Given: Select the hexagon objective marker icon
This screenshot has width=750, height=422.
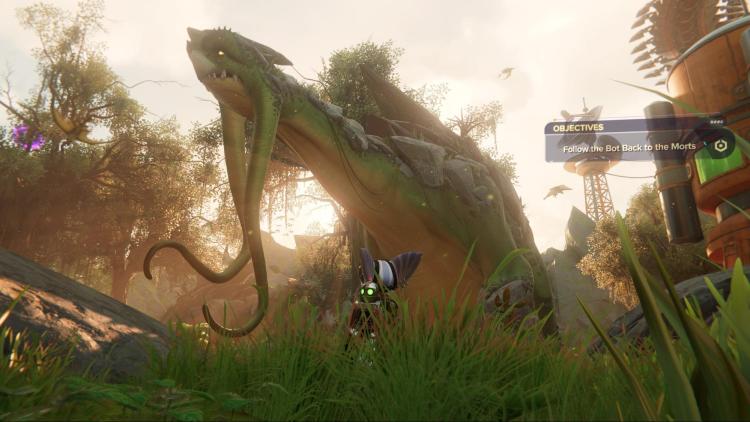Looking at the screenshot, I should [x=718, y=143].
